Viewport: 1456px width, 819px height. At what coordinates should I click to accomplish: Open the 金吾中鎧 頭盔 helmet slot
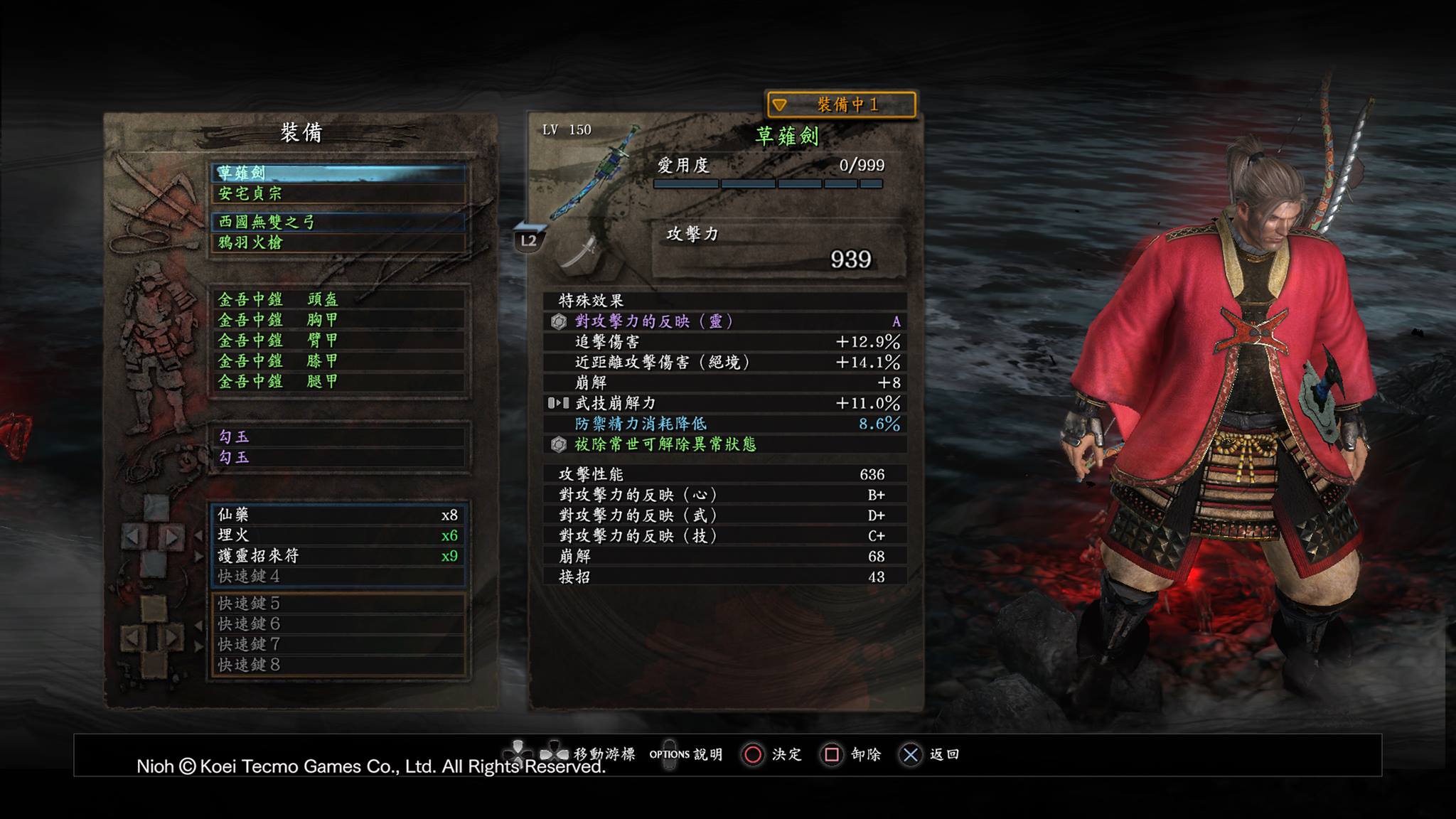pyautogui.click(x=338, y=299)
